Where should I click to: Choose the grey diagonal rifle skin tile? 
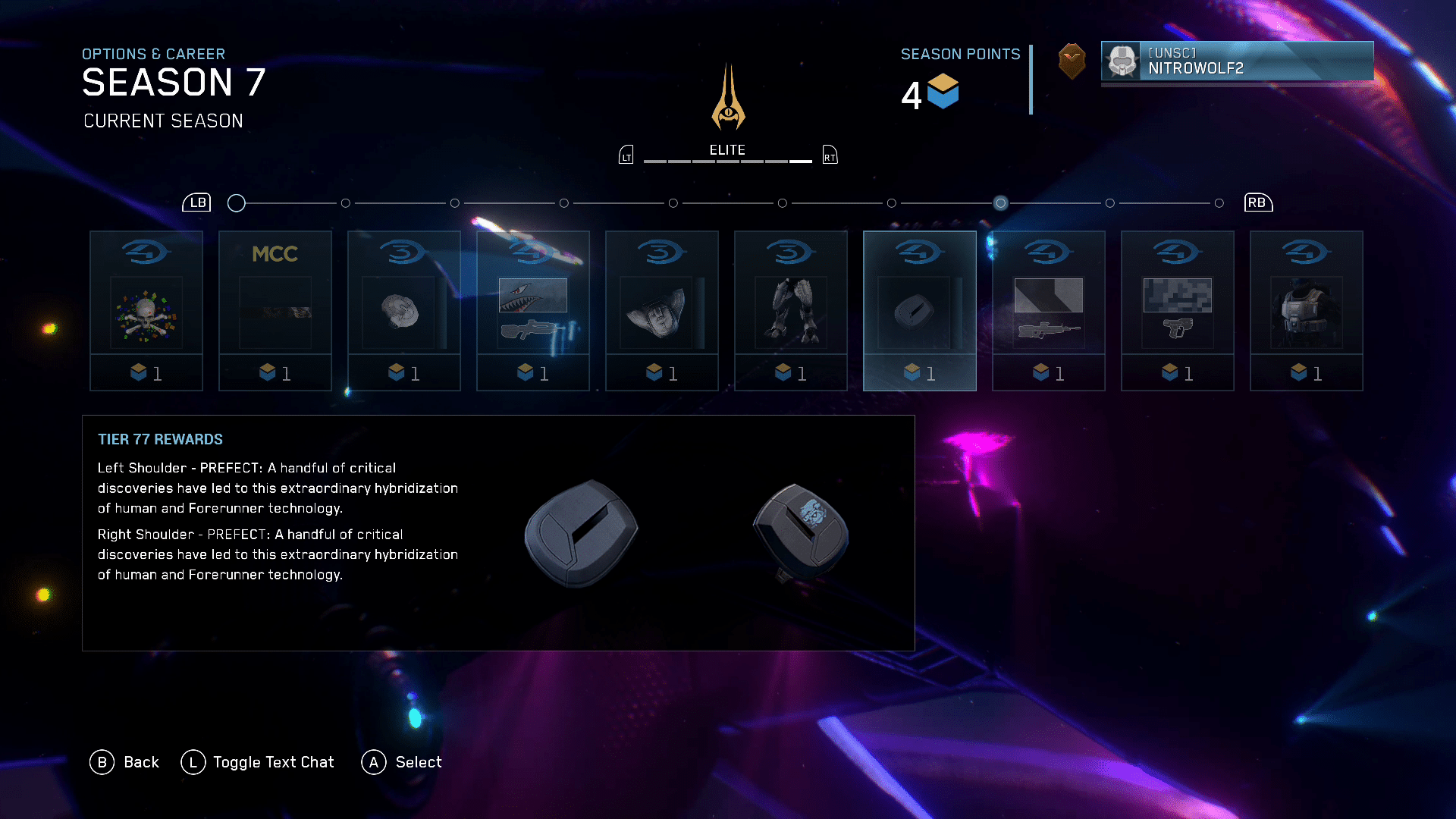pyautogui.click(x=1049, y=311)
